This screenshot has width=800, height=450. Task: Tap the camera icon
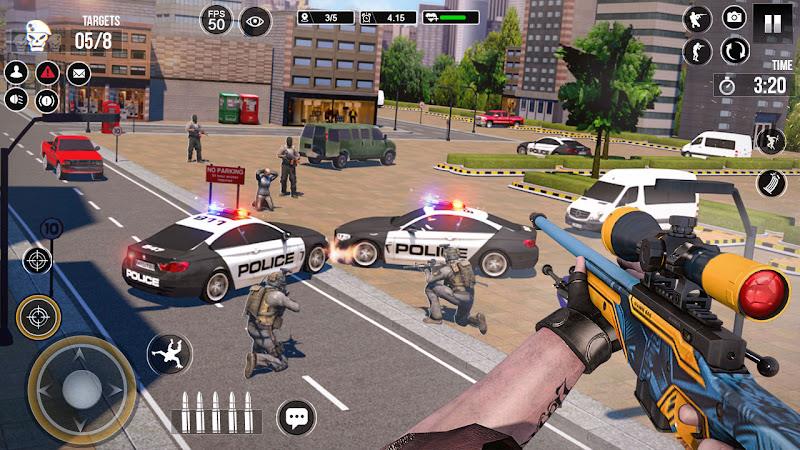point(735,18)
